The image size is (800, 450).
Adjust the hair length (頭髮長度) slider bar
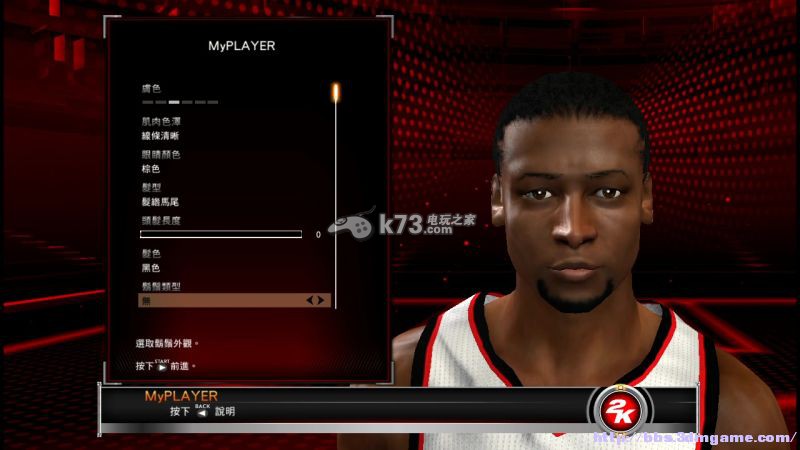click(x=220, y=234)
